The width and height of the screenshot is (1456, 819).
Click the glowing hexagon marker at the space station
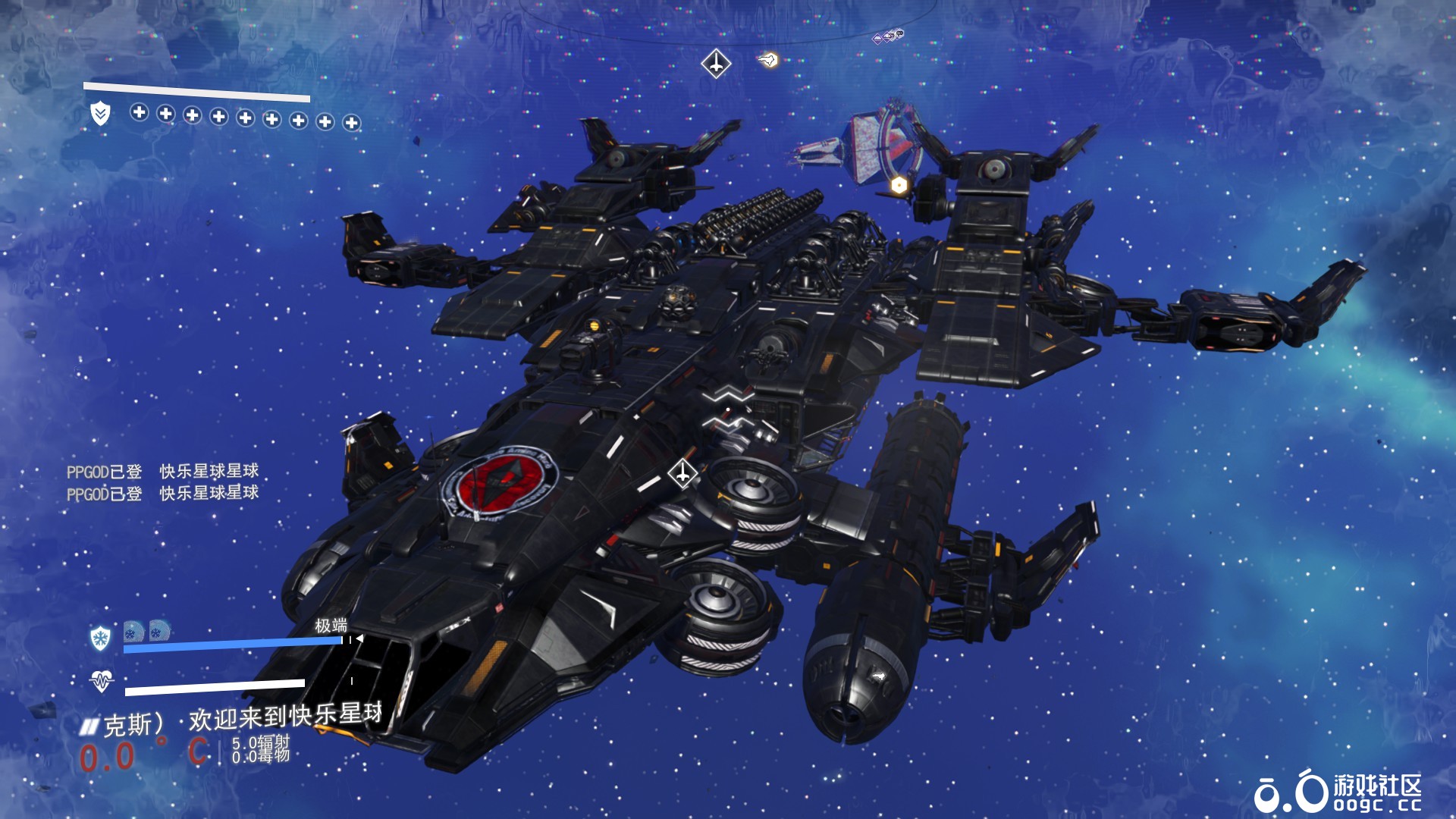coord(899,185)
